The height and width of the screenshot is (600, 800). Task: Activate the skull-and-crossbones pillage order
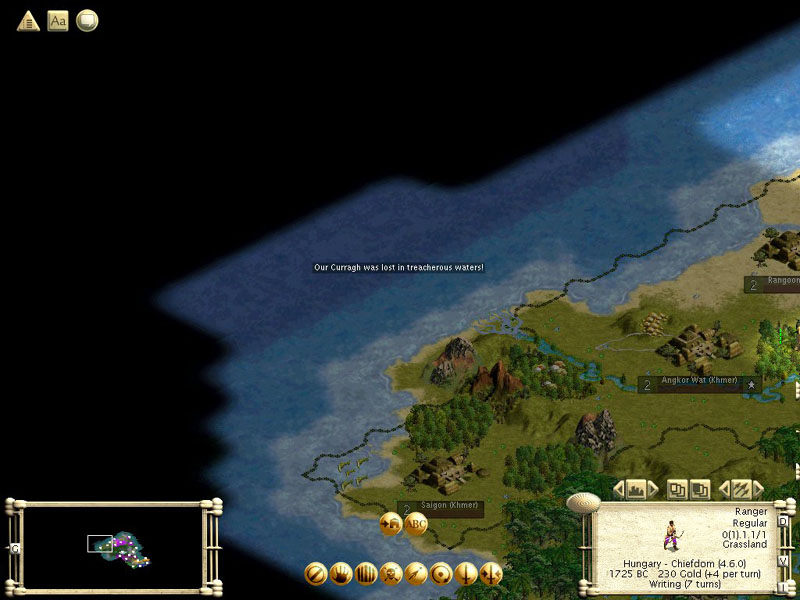click(391, 574)
